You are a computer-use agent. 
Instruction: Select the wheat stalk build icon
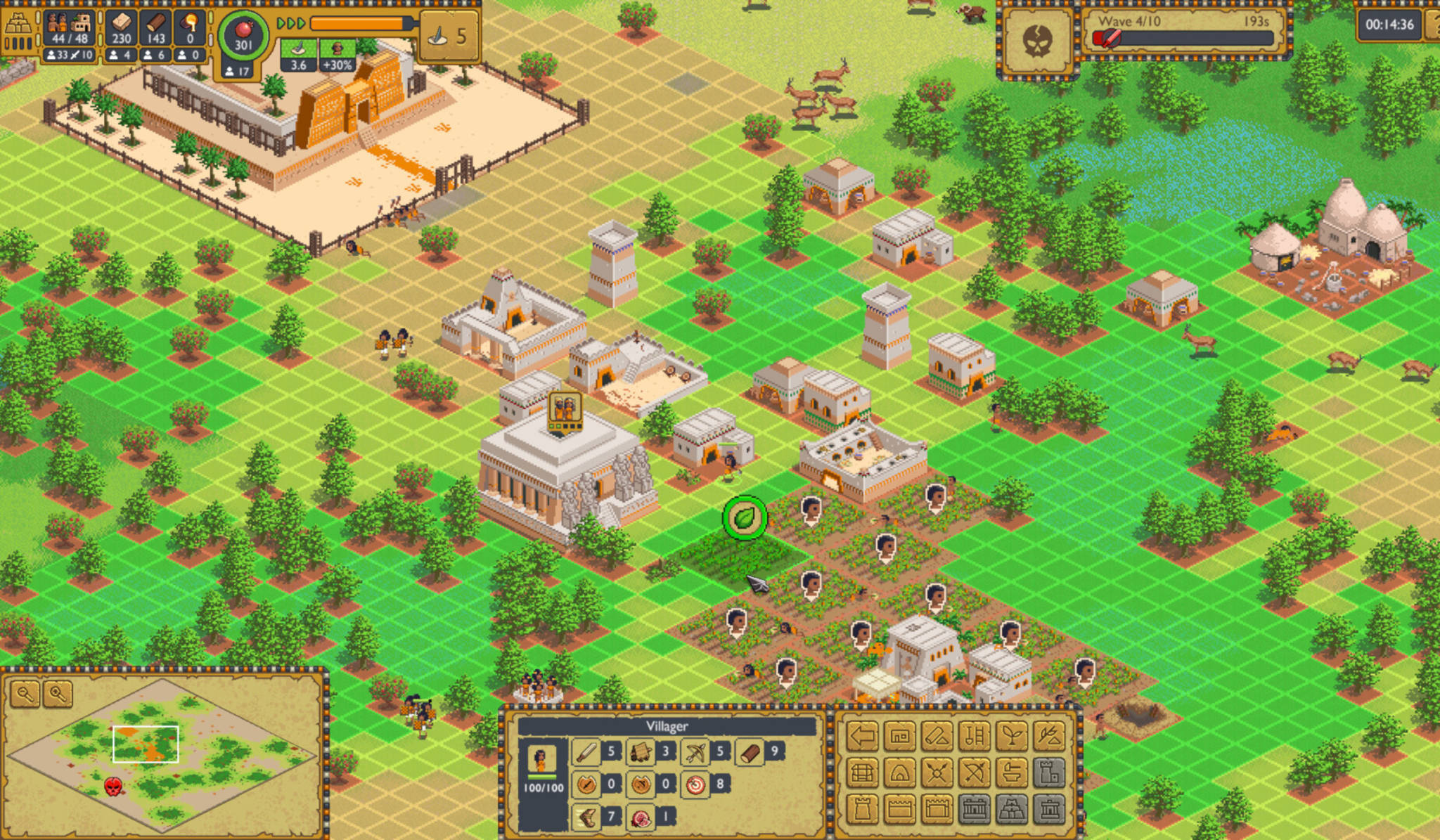[1049, 736]
